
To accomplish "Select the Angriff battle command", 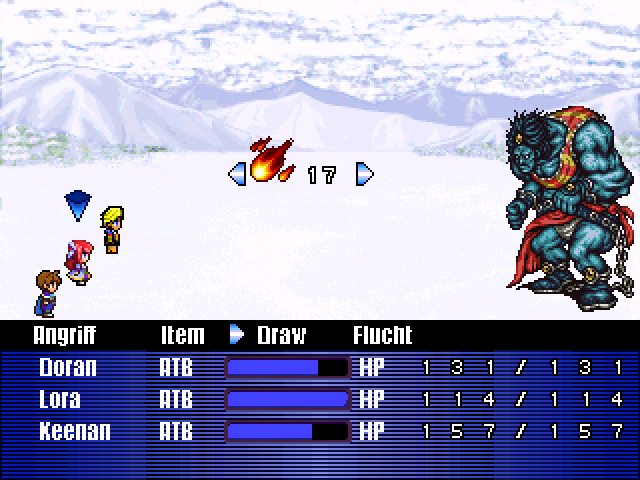I will click(66, 334).
